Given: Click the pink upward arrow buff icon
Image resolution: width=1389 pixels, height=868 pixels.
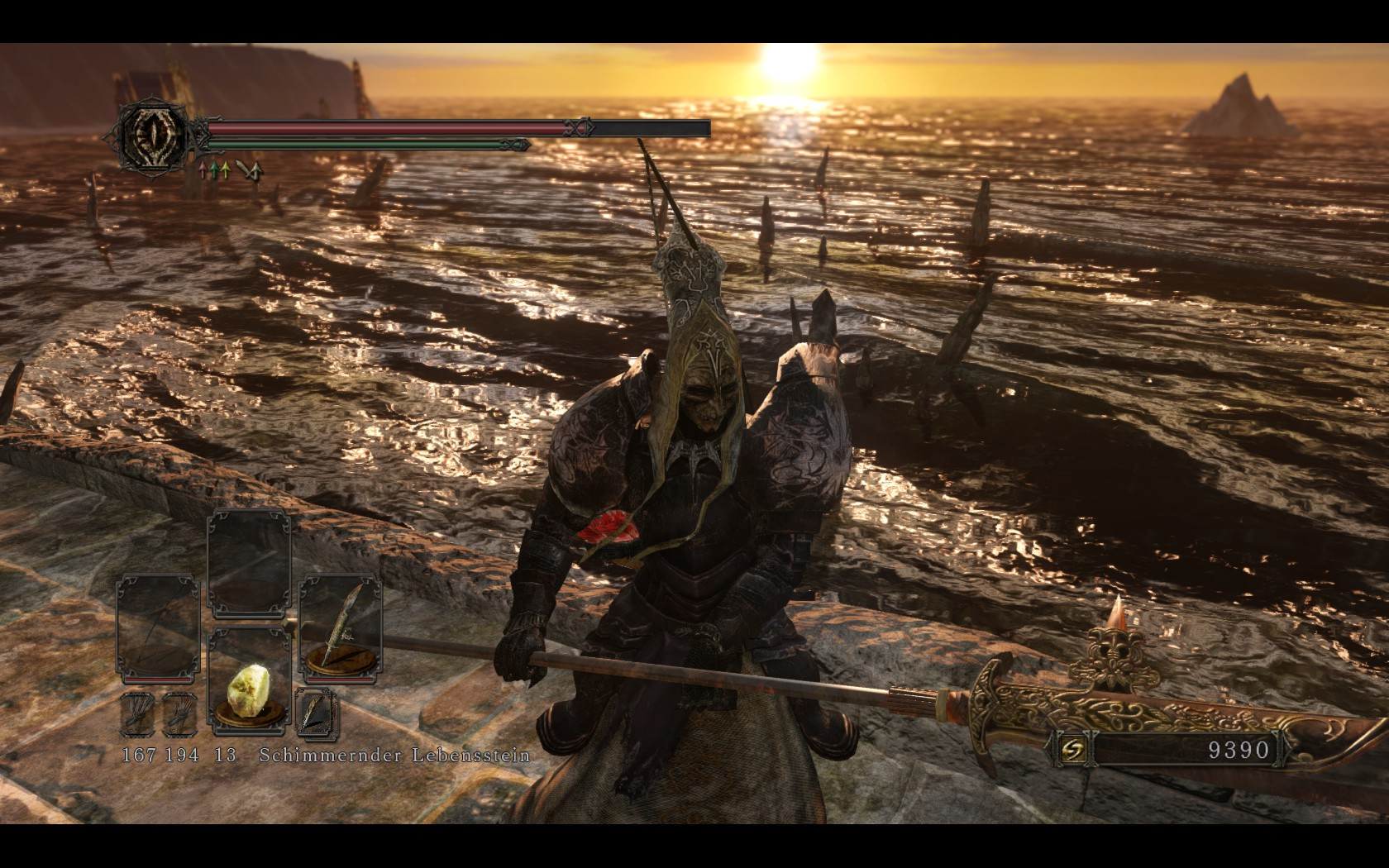Looking at the screenshot, I should click(202, 171).
